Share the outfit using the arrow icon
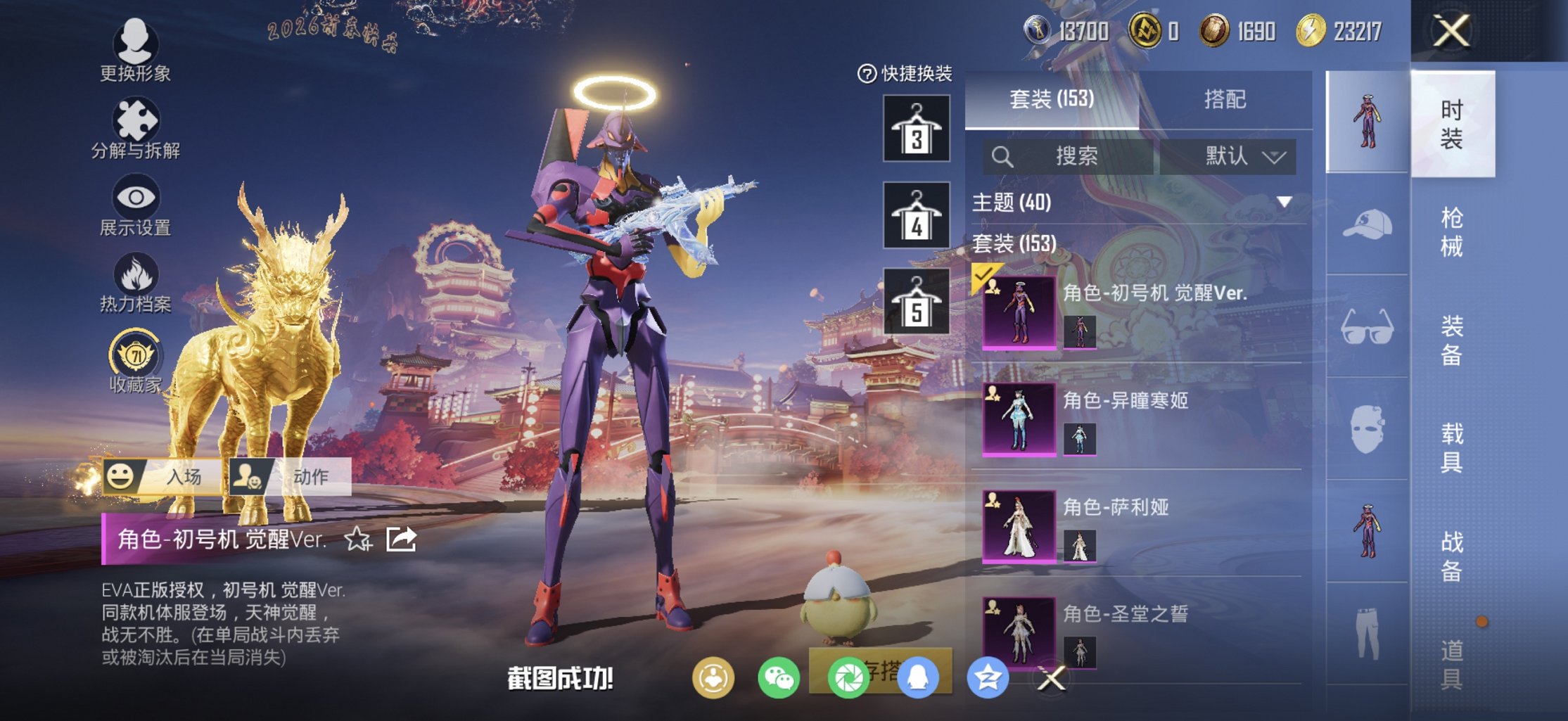 401,540
